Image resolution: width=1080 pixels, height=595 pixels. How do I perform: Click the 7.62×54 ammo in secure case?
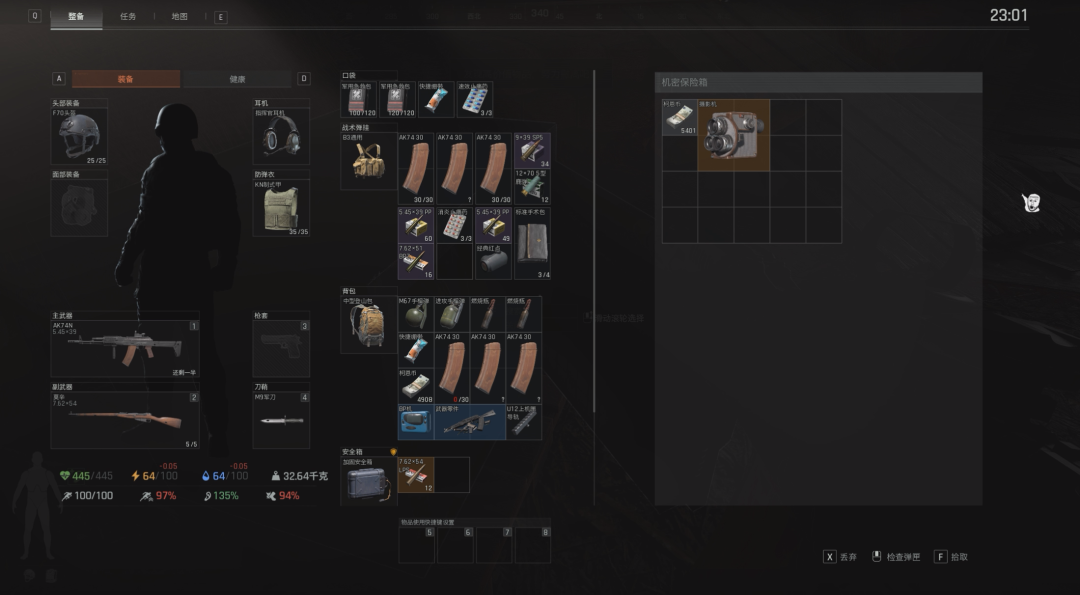[x=415, y=475]
